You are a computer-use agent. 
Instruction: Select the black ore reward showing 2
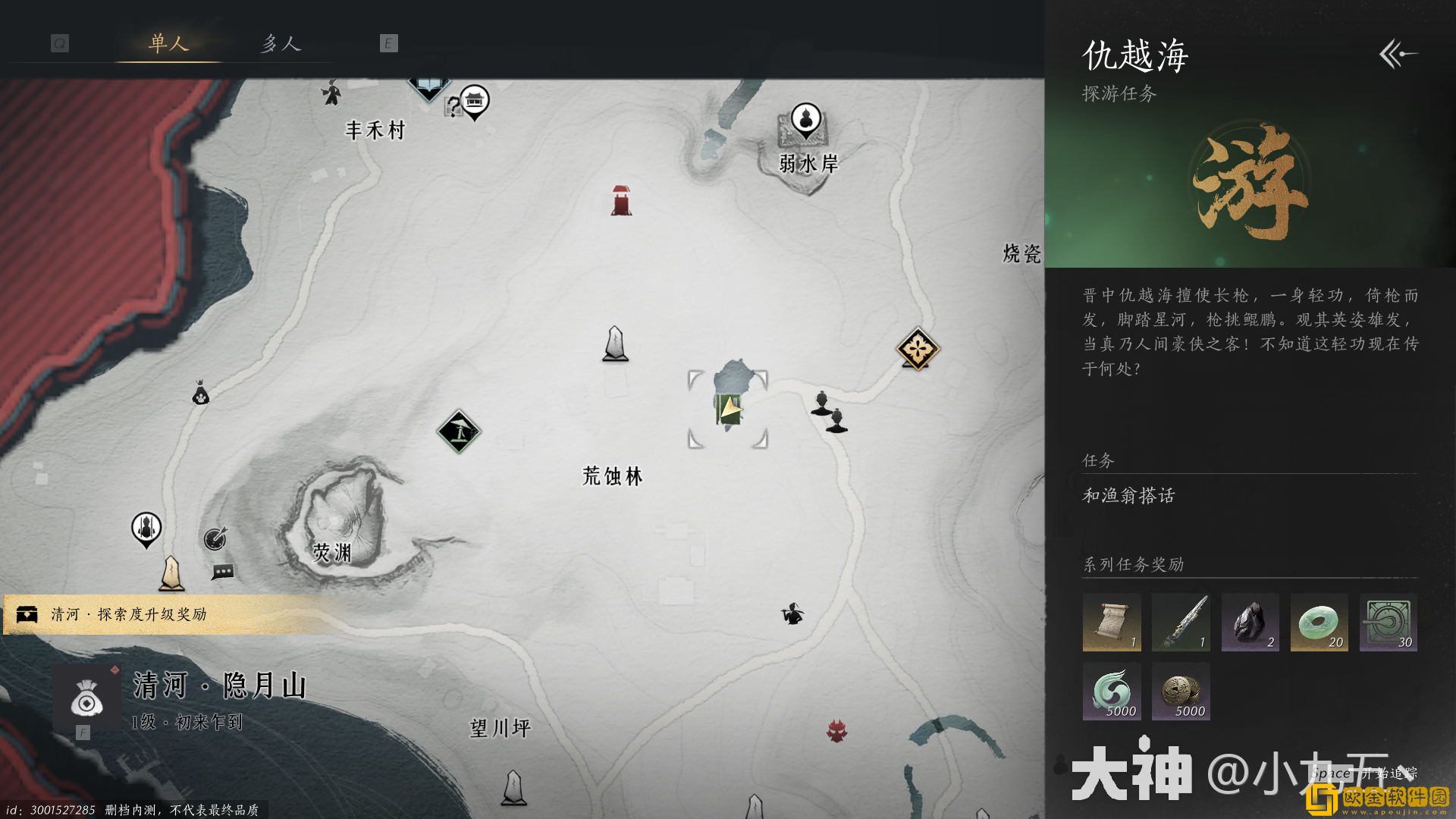coord(1250,623)
